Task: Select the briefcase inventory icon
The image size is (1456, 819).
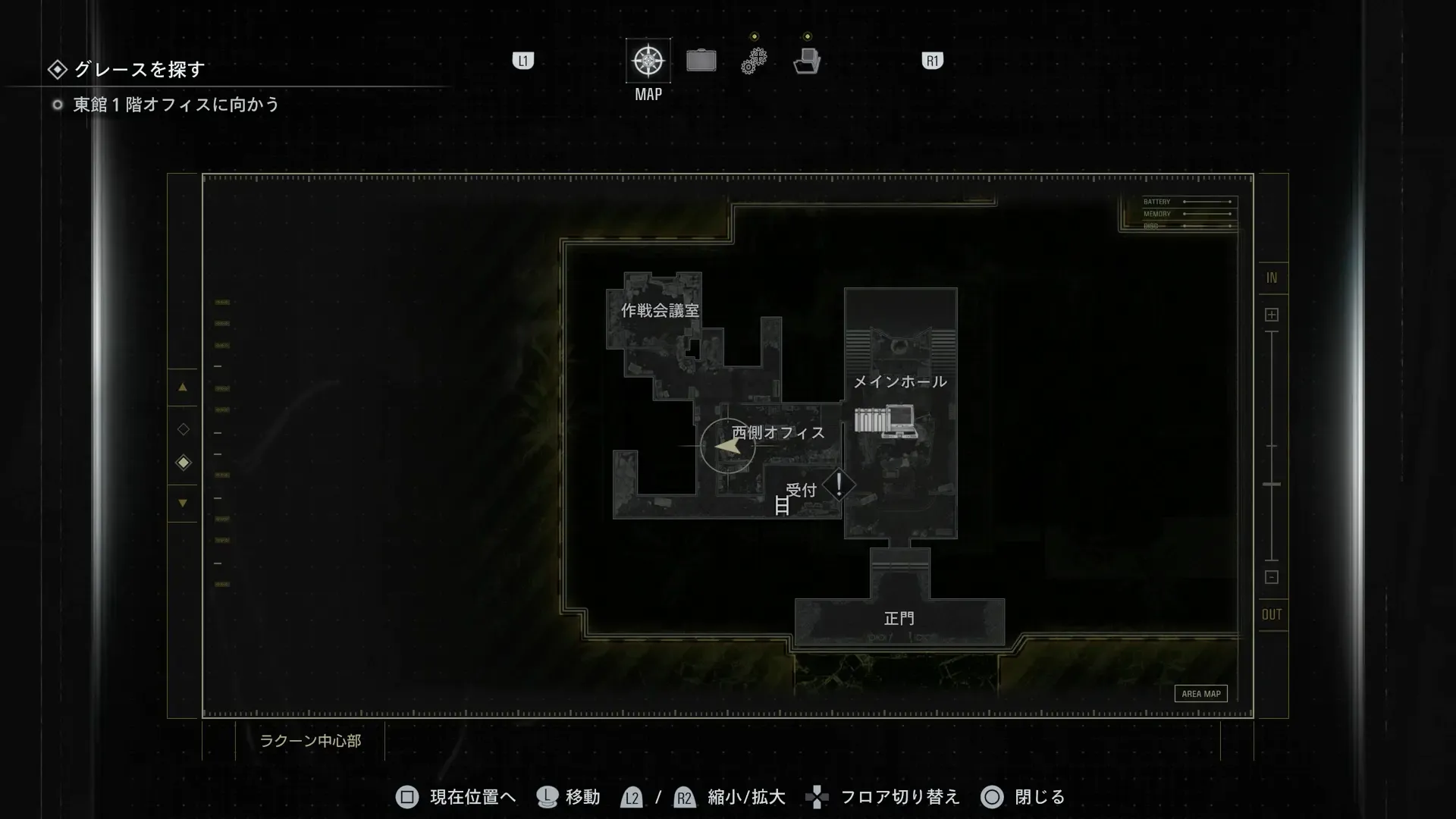Action: point(701,60)
